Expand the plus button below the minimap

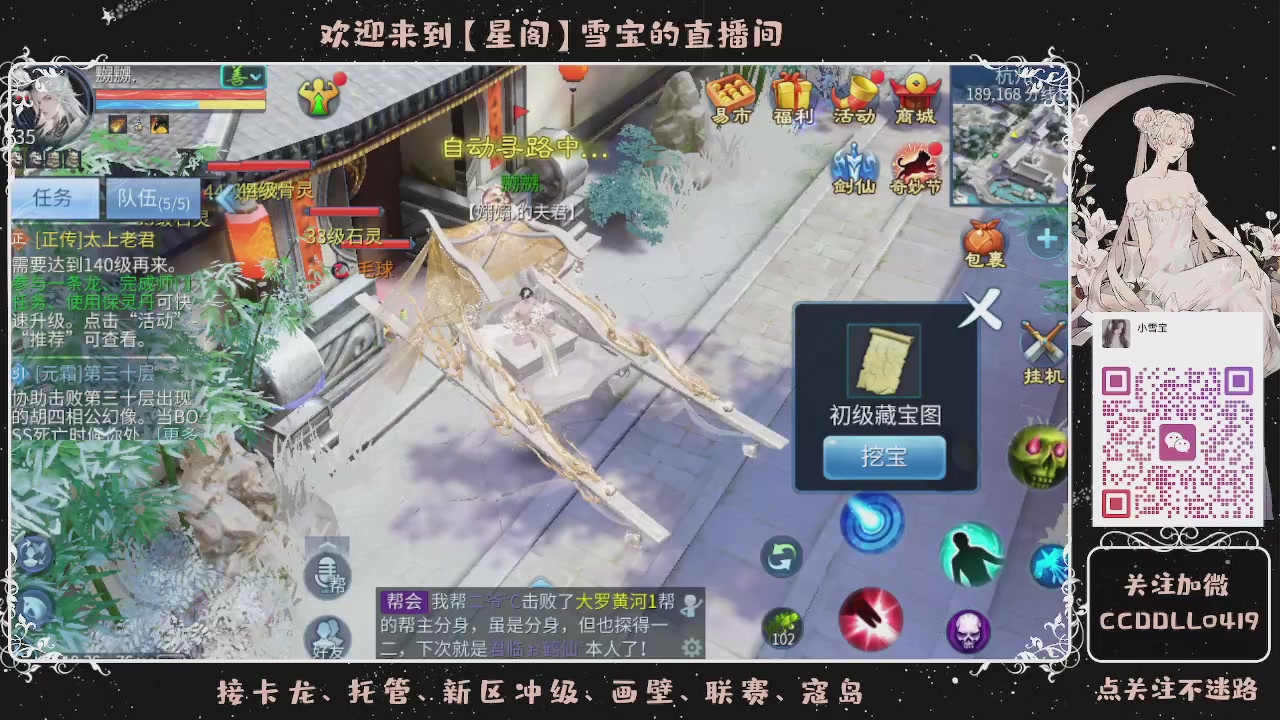pos(1046,238)
